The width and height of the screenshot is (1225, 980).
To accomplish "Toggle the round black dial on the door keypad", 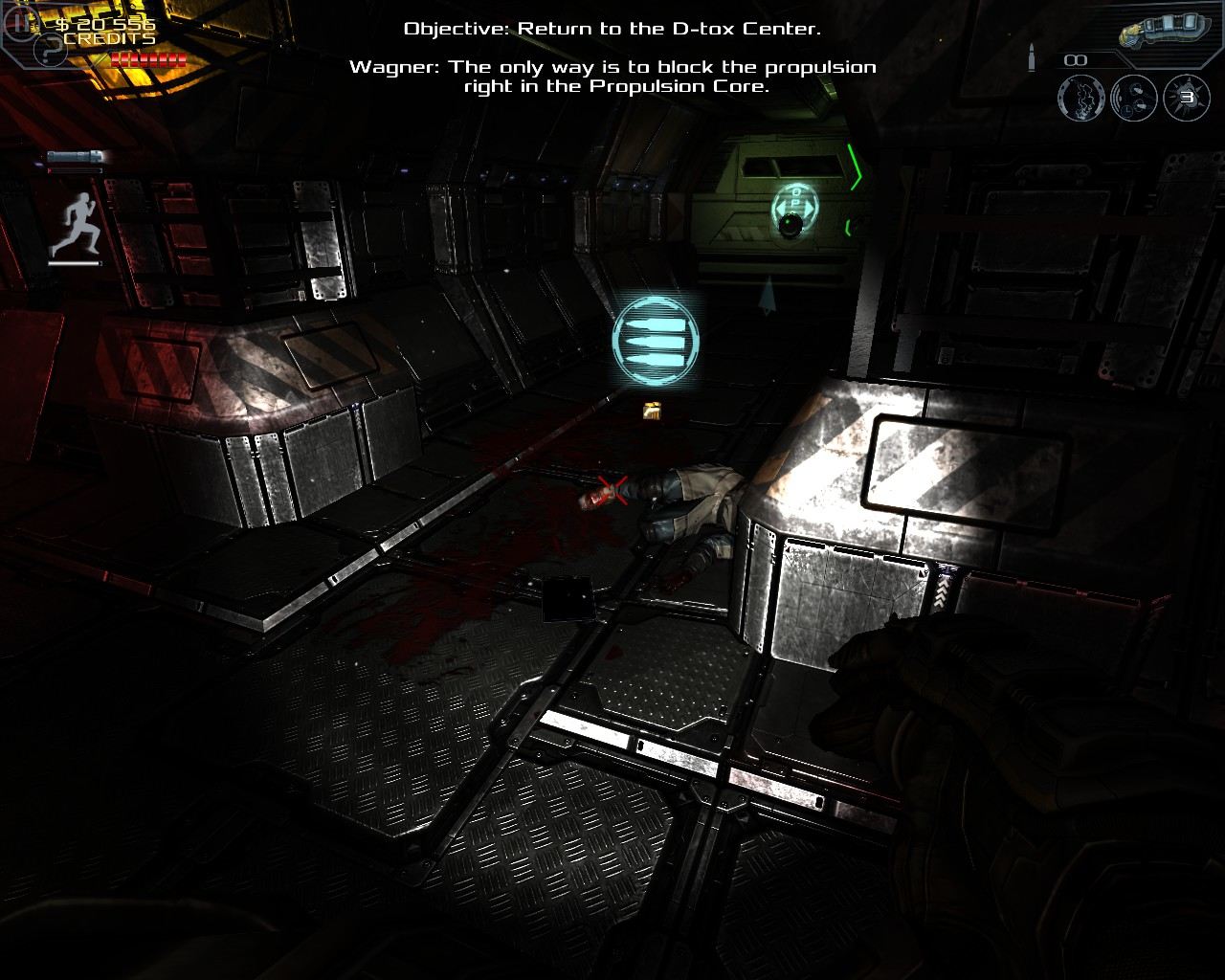I will click(791, 224).
